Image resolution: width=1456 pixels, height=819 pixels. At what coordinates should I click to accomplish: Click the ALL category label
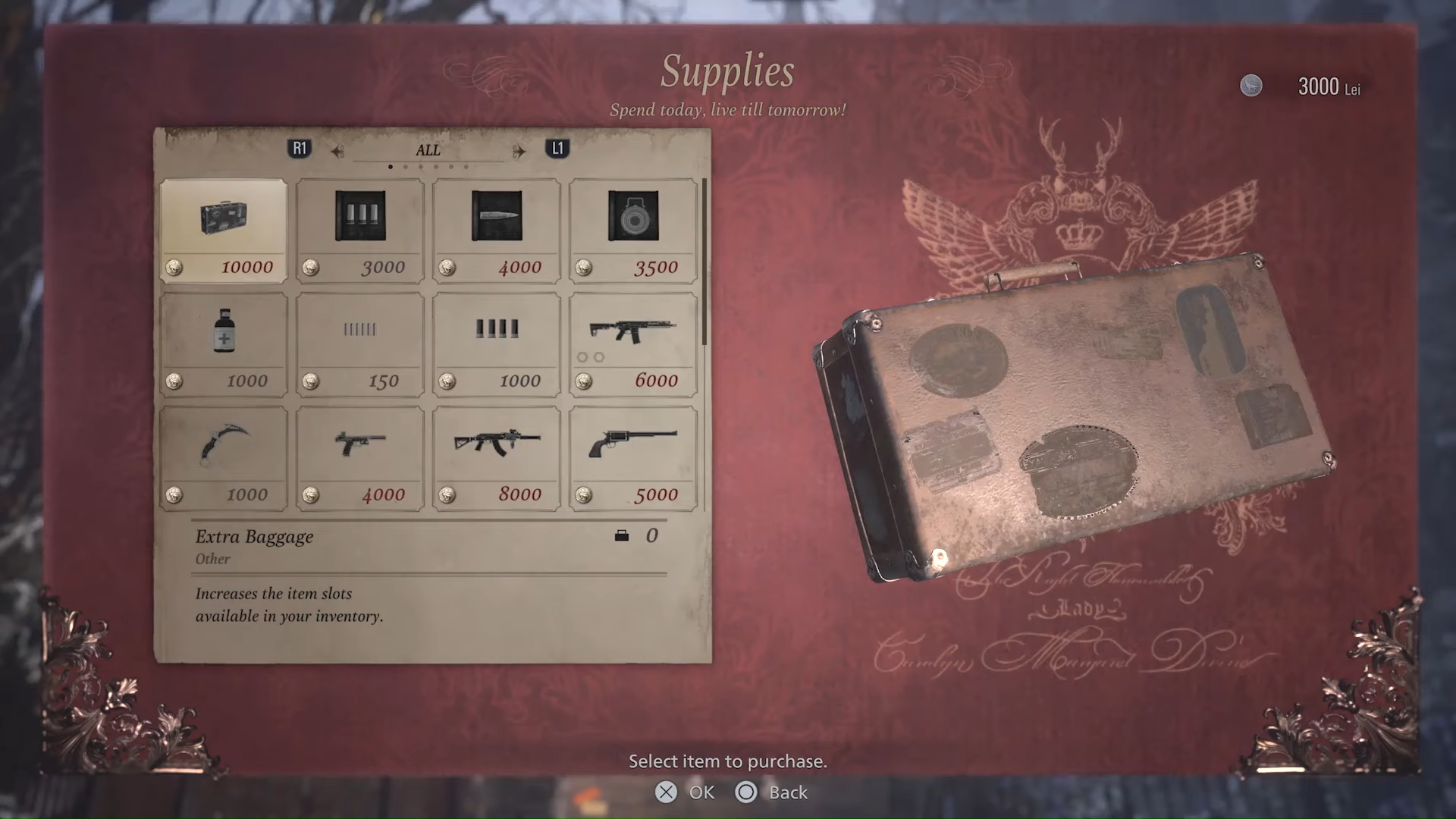pyautogui.click(x=428, y=150)
